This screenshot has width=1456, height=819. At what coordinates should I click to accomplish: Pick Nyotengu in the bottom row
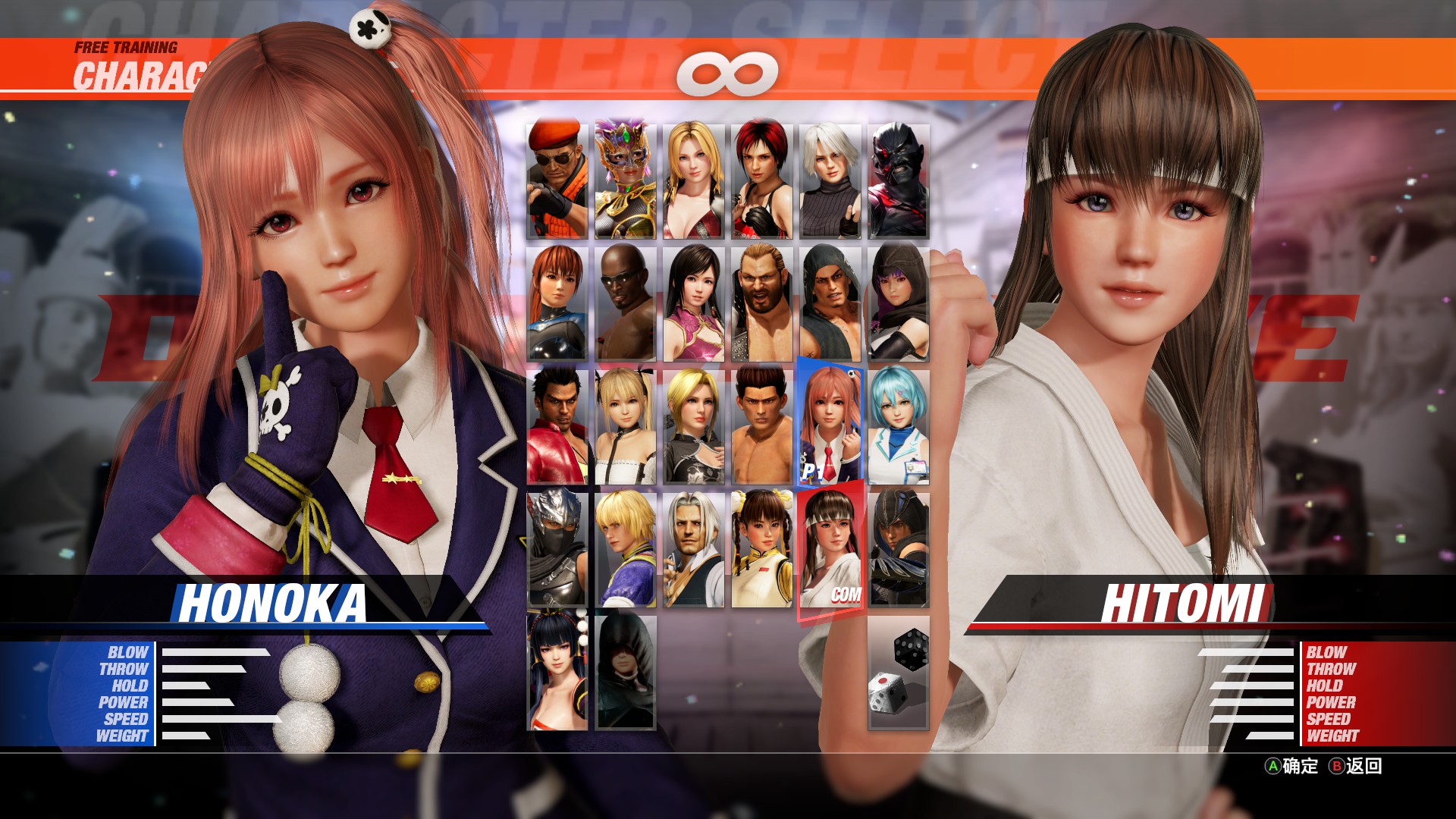point(557,672)
